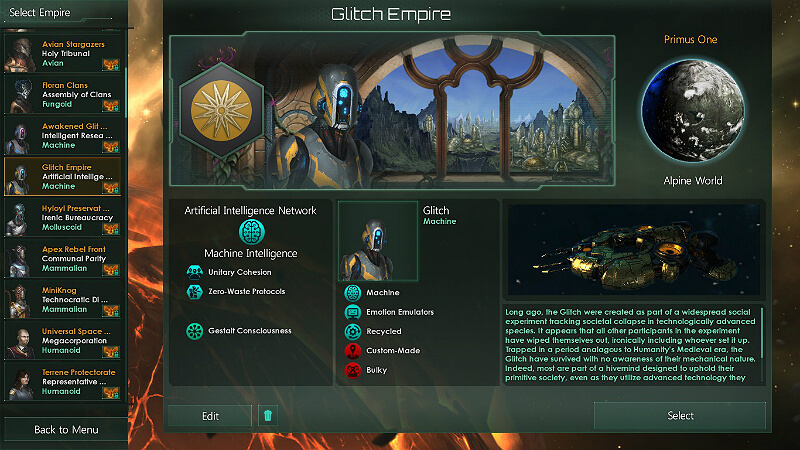Select the Universal Space megacorporation empire
Screen dimensions: 800x450
point(63,339)
